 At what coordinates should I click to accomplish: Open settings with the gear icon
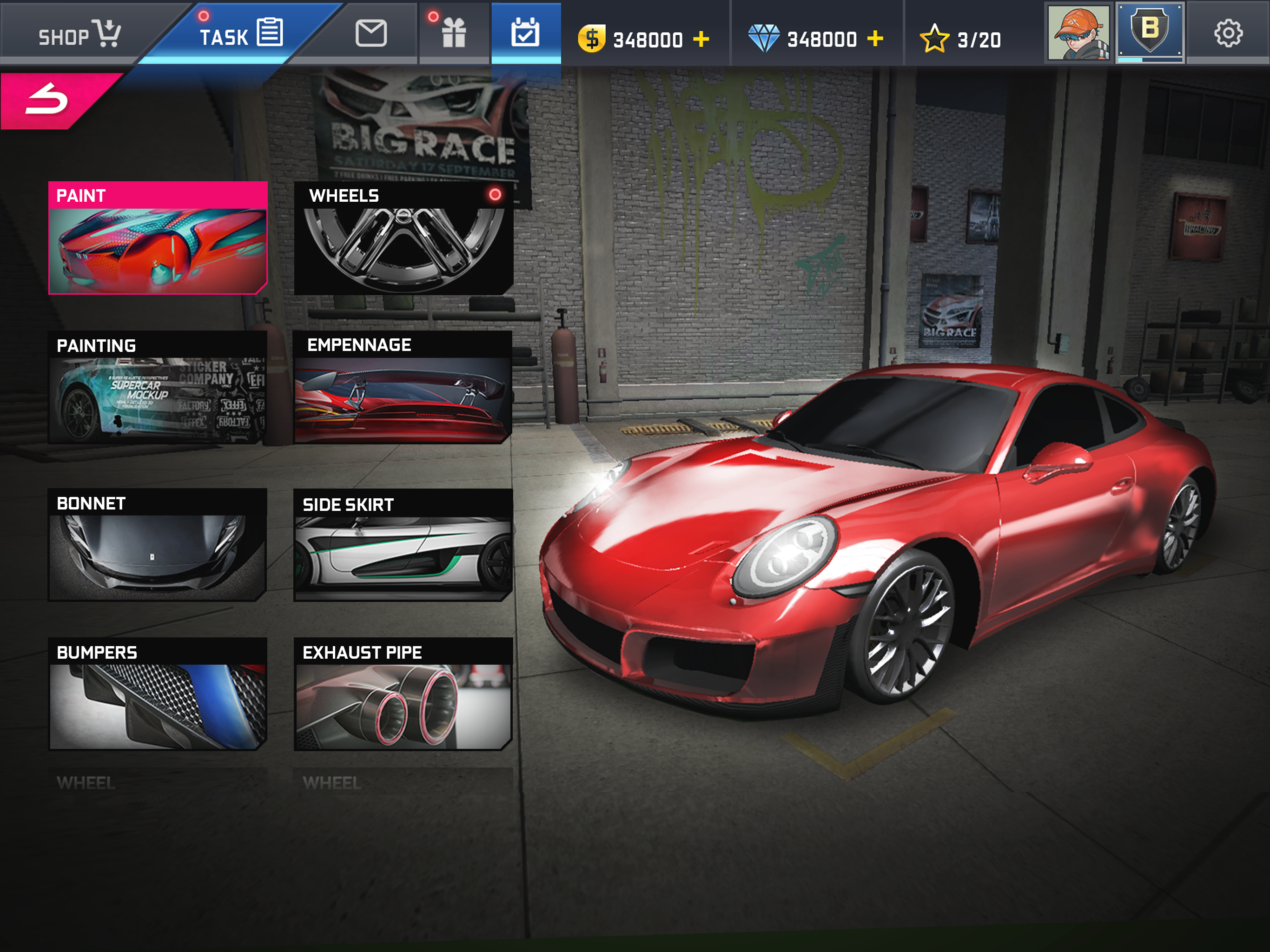[x=1228, y=33]
